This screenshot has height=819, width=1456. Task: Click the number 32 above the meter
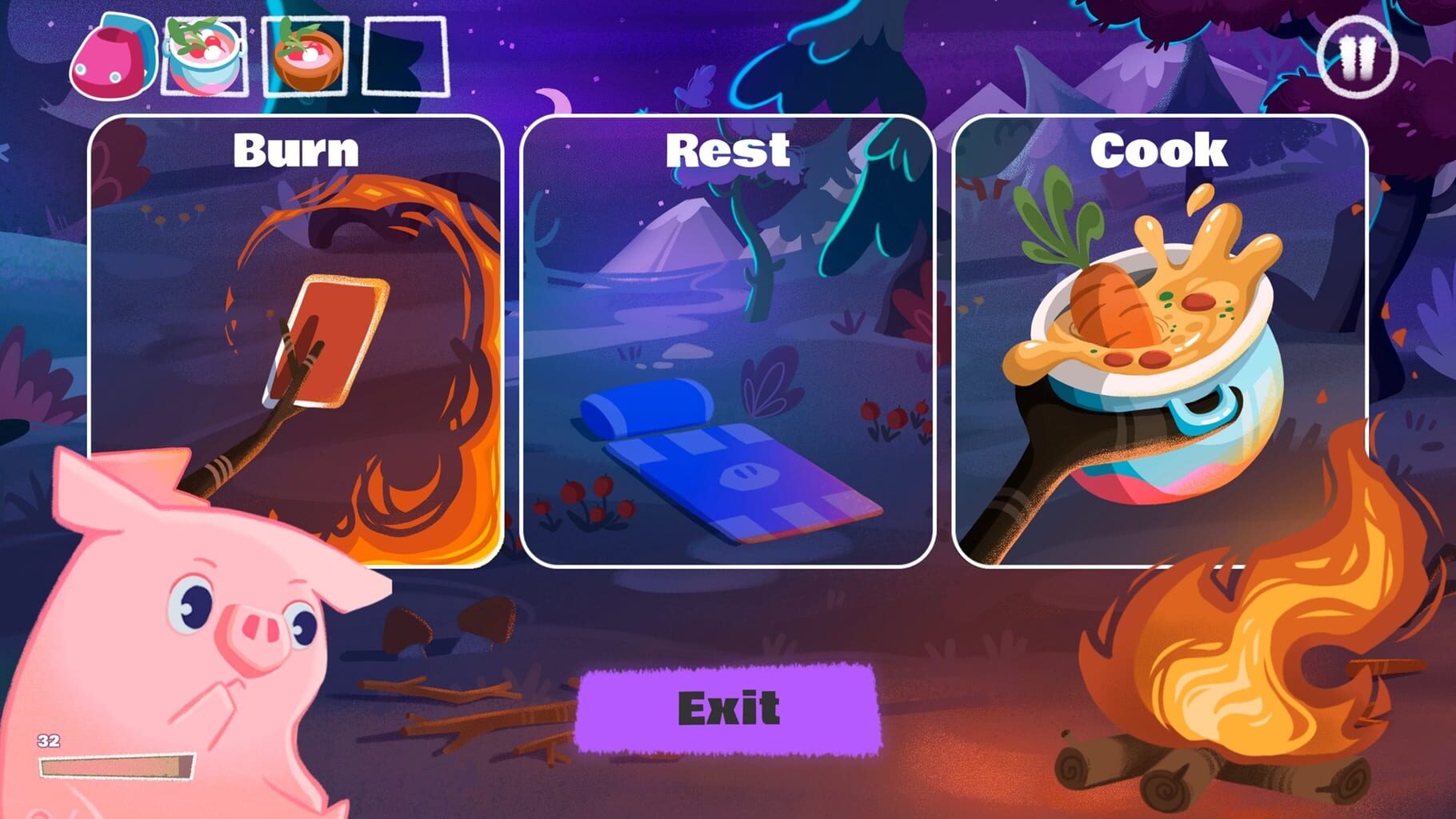[47, 741]
